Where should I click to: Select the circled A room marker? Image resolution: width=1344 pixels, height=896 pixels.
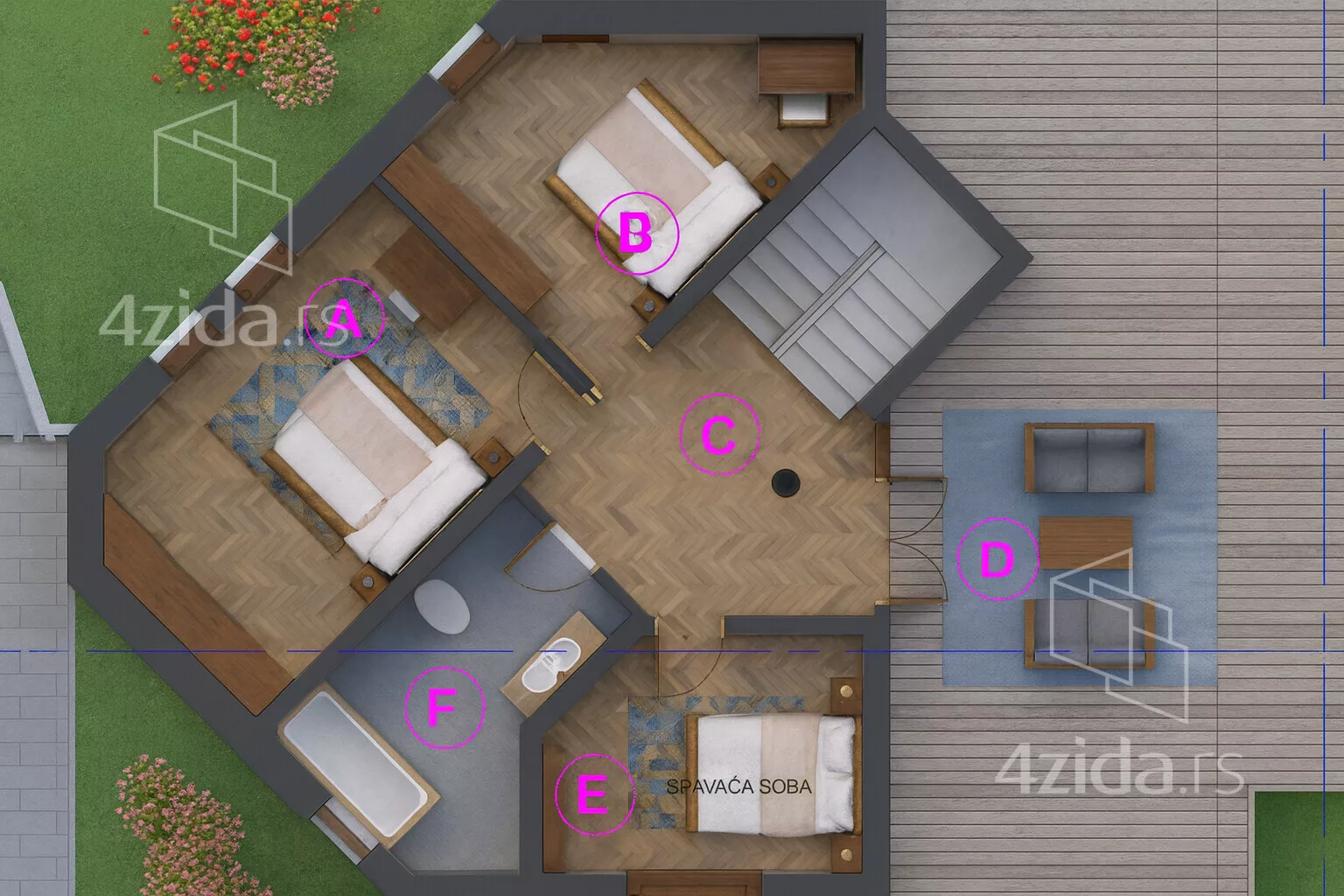[345, 318]
